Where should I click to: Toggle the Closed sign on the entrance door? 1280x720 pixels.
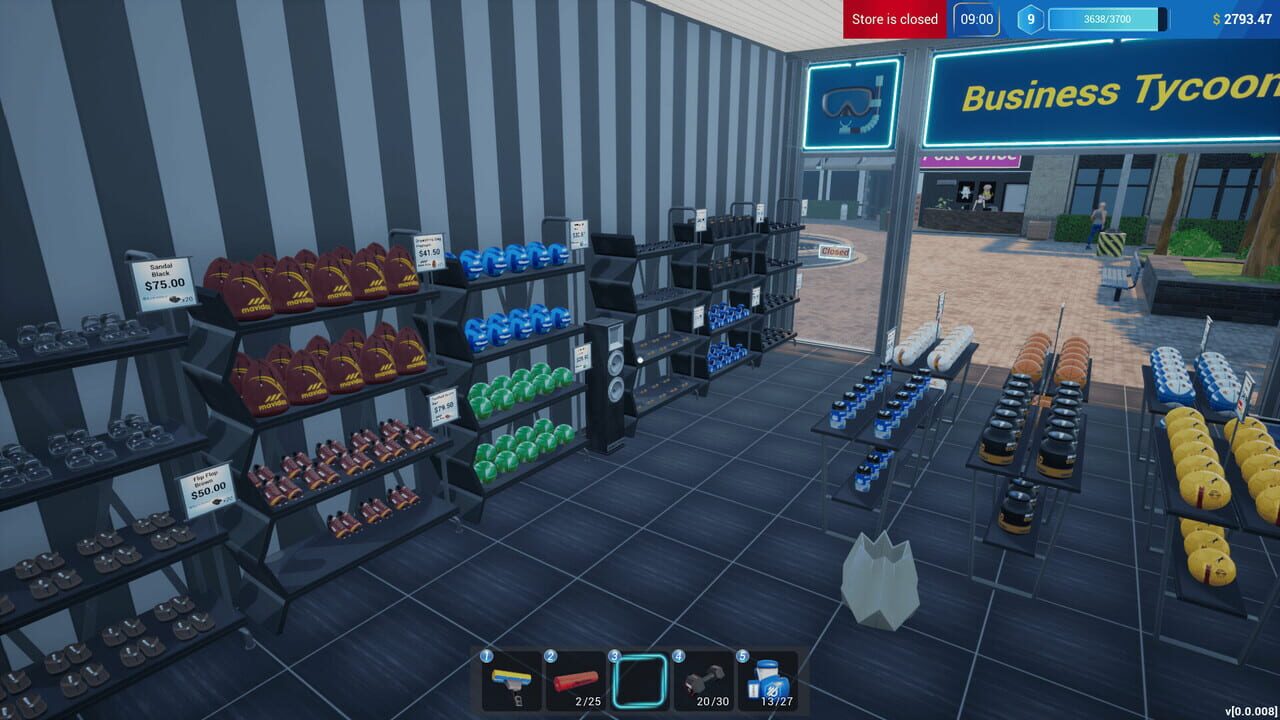pyautogui.click(x=835, y=254)
